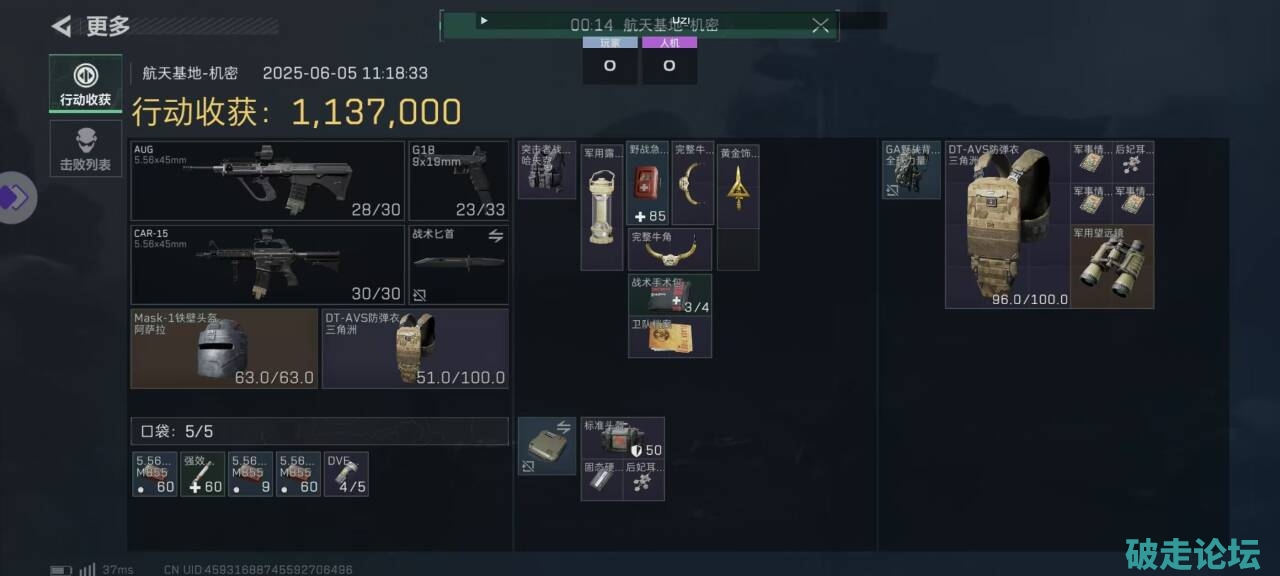Select the 战术匕首 knife slot

tap(459, 264)
